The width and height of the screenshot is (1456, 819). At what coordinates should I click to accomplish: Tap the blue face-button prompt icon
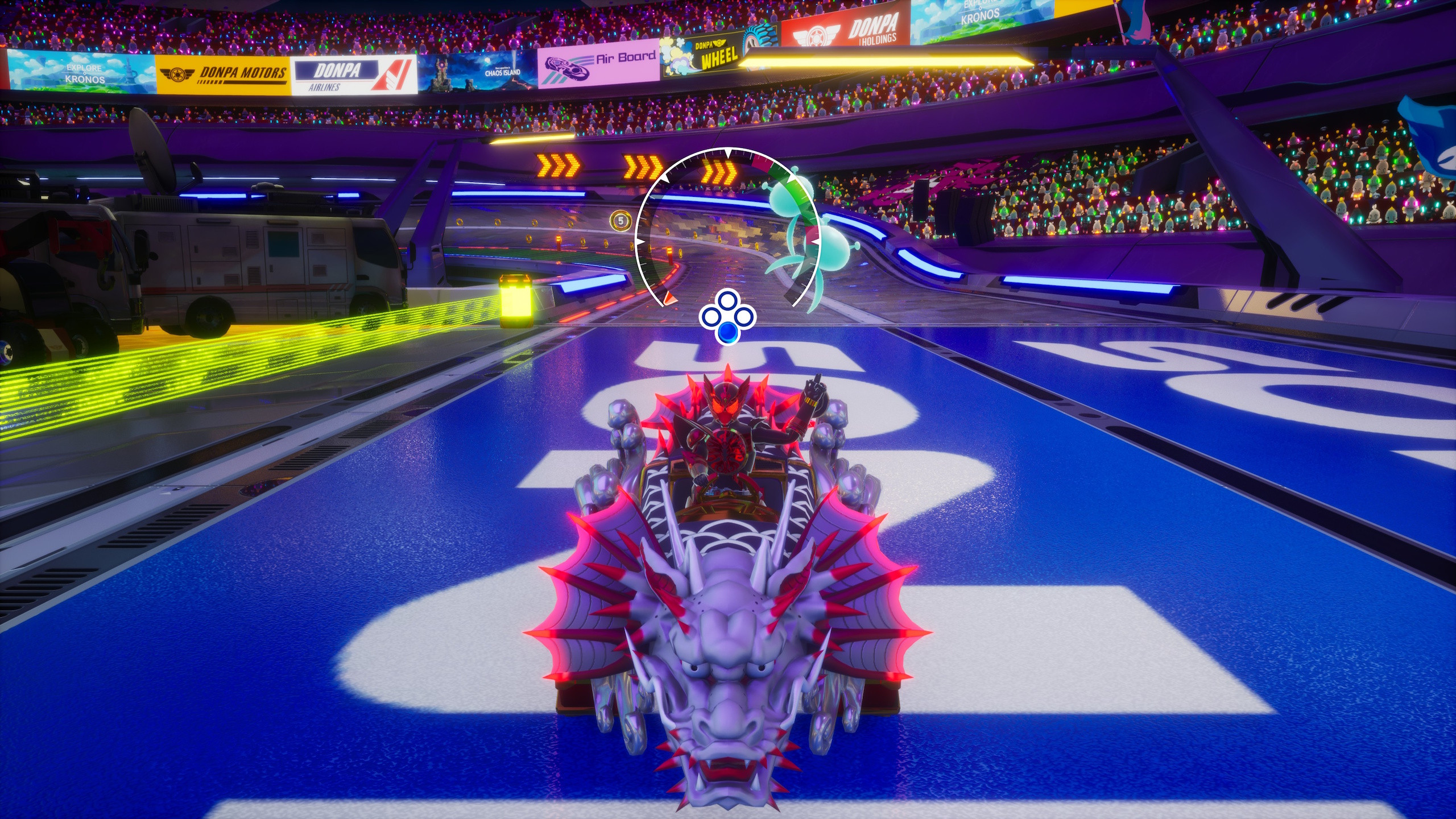(729, 331)
